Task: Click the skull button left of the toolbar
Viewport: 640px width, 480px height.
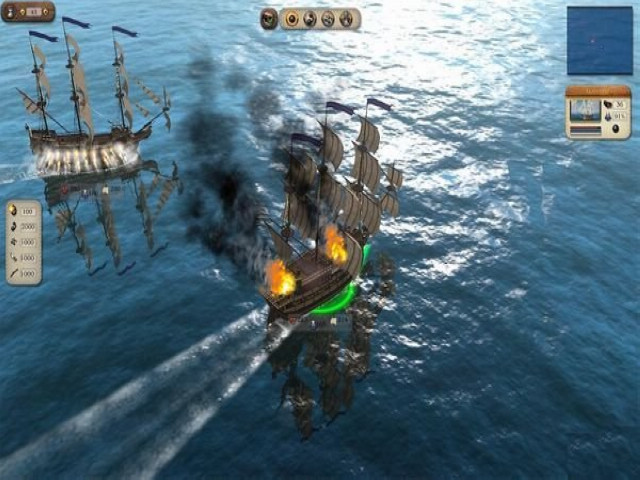Action: [269, 18]
